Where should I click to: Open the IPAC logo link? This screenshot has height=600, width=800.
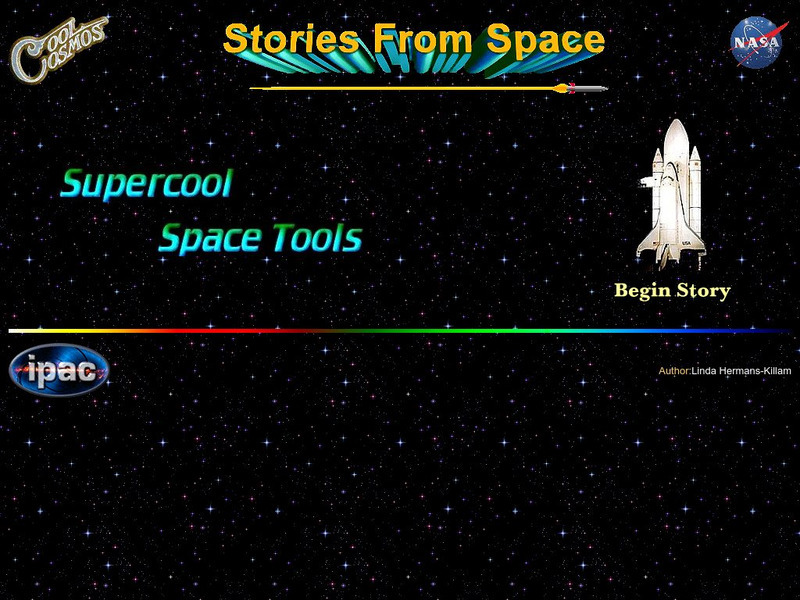[x=59, y=372]
